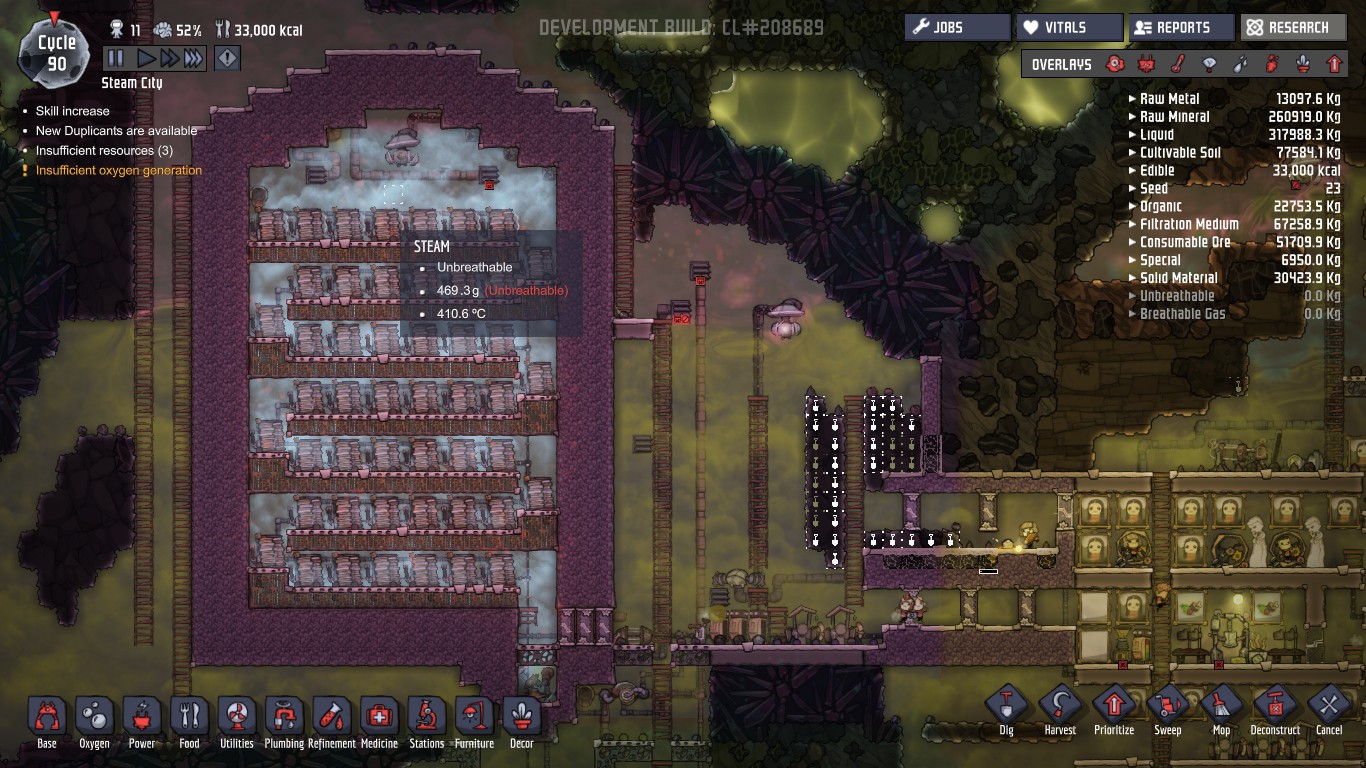
Task: Activate the Prioritize tool
Action: tap(1114, 706)
